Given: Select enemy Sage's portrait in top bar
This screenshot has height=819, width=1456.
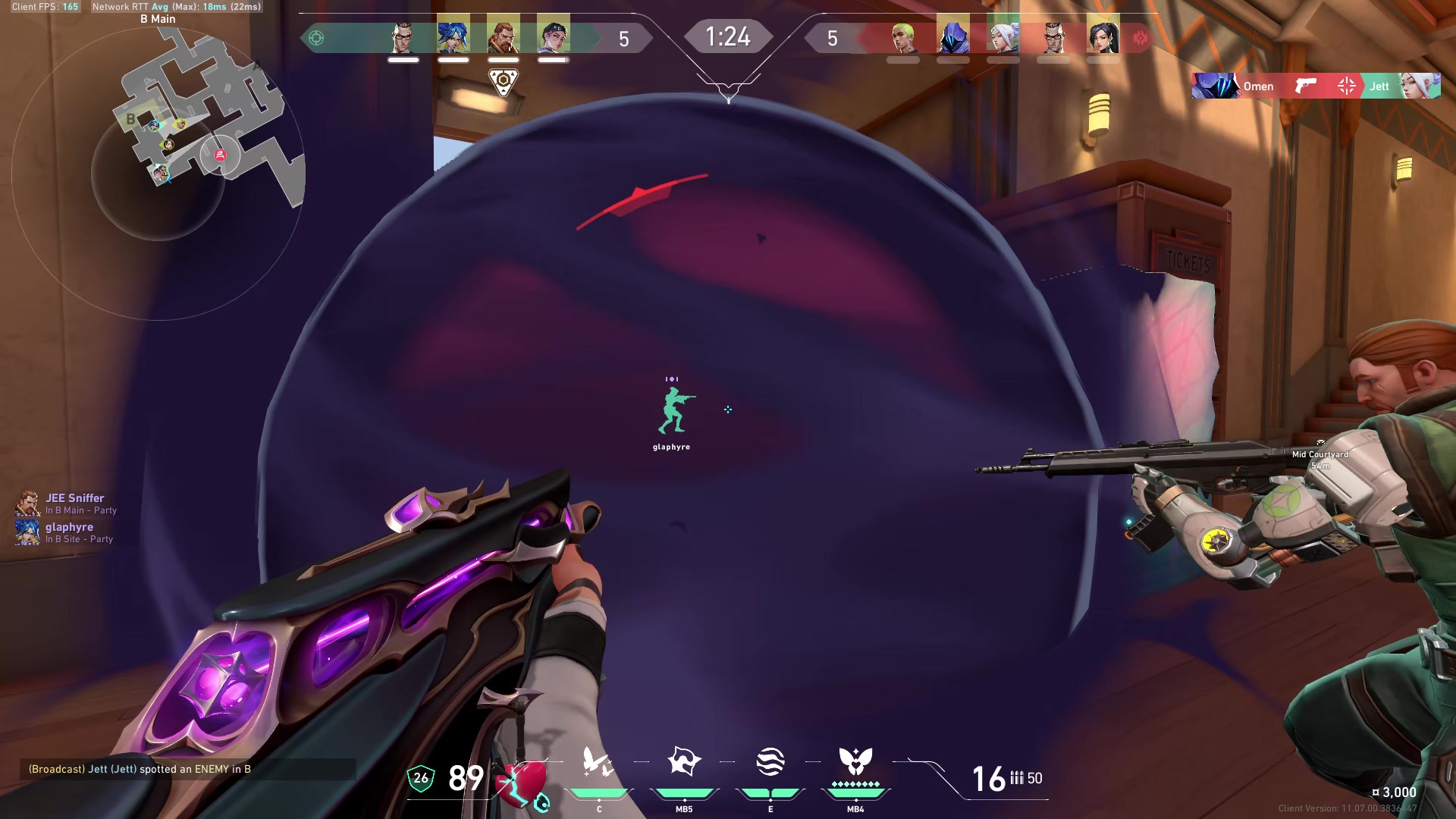Looking at the screenshot, I should coord(1103,37).
